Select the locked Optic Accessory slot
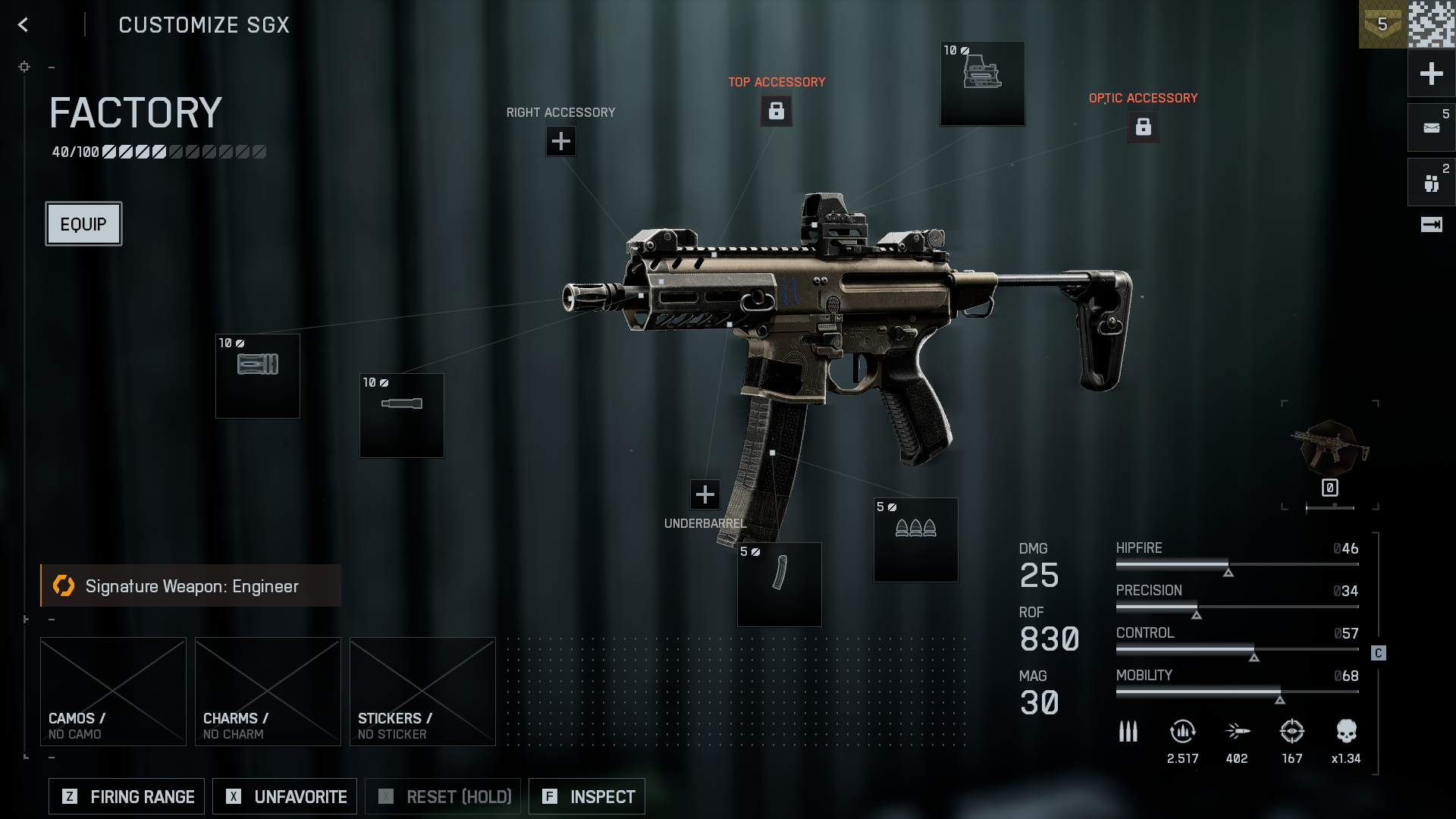Image resolution: width=1456 pixels, height=819 pixels. [1143, 127]
